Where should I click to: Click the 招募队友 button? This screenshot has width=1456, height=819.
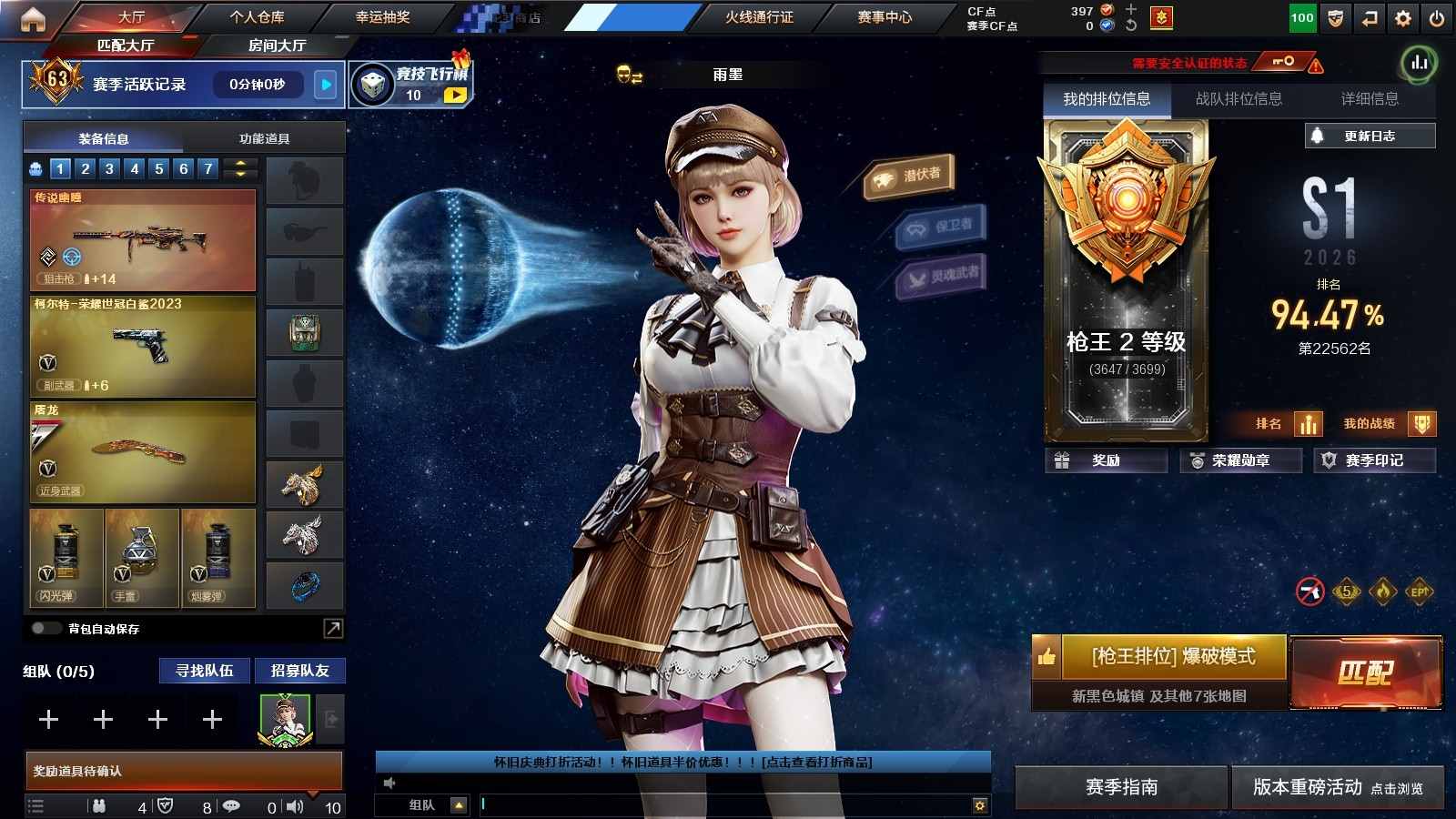tap(299, 671)
